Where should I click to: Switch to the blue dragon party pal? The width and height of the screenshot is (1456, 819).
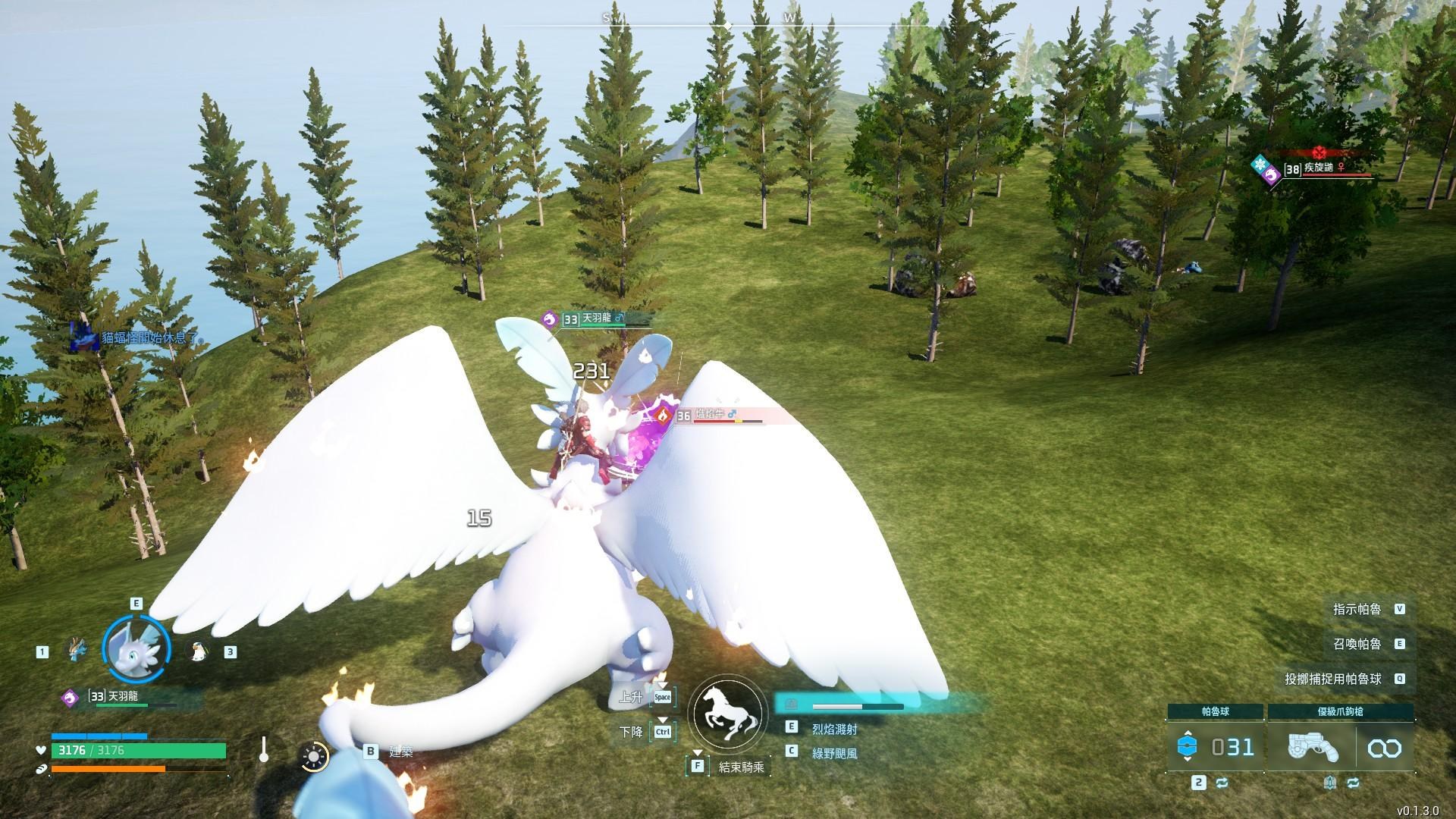77,651
